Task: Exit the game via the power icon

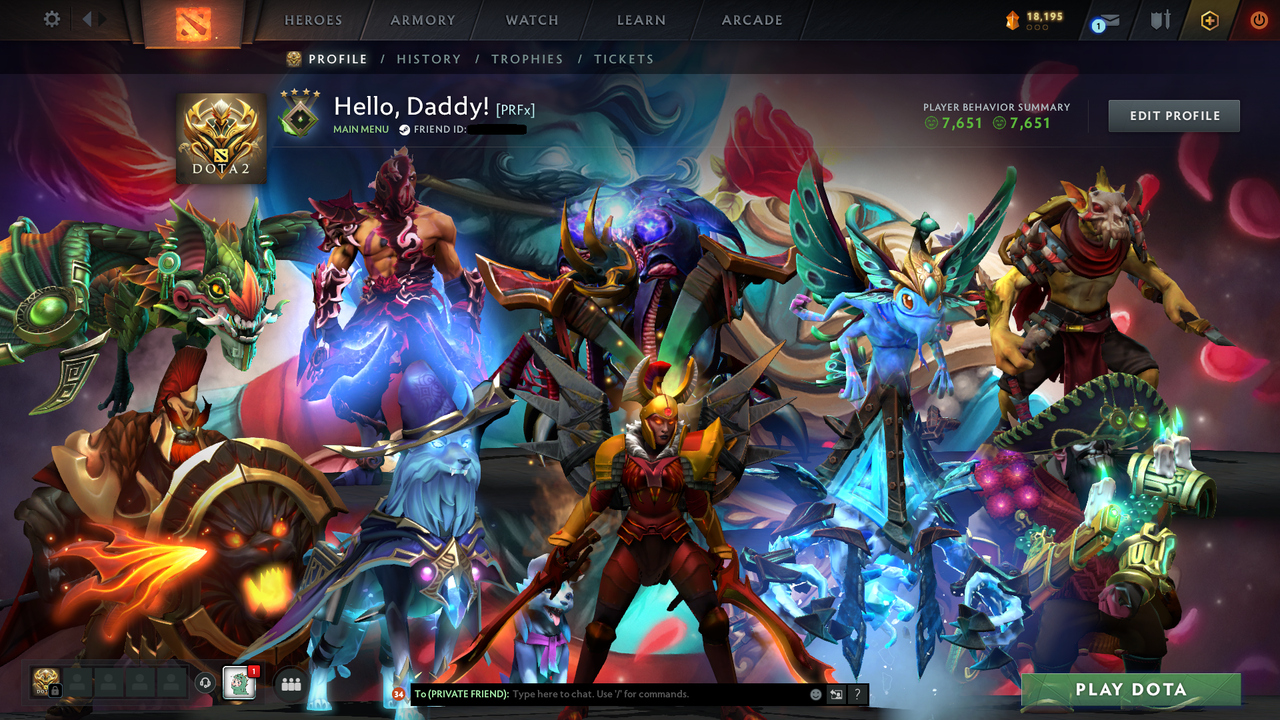Action: tap(1258, 19)
